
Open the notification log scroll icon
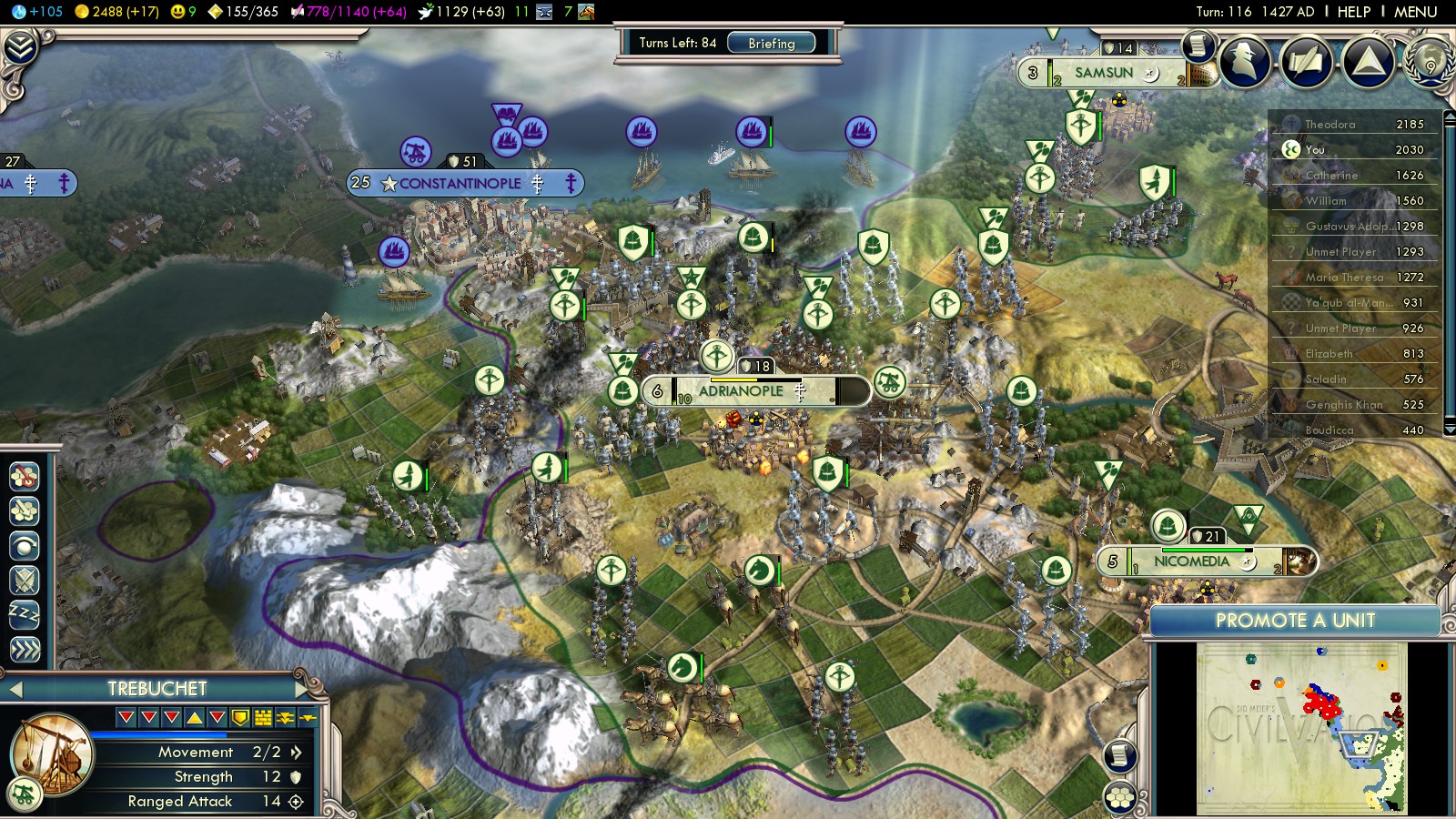pos(1198,45)
